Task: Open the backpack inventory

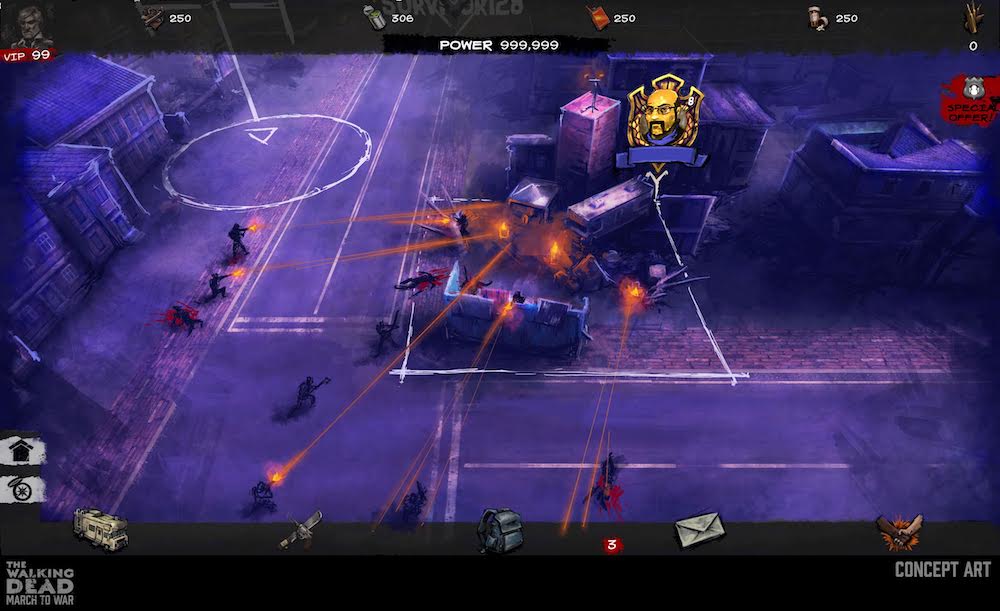Action: click(497, 529)
